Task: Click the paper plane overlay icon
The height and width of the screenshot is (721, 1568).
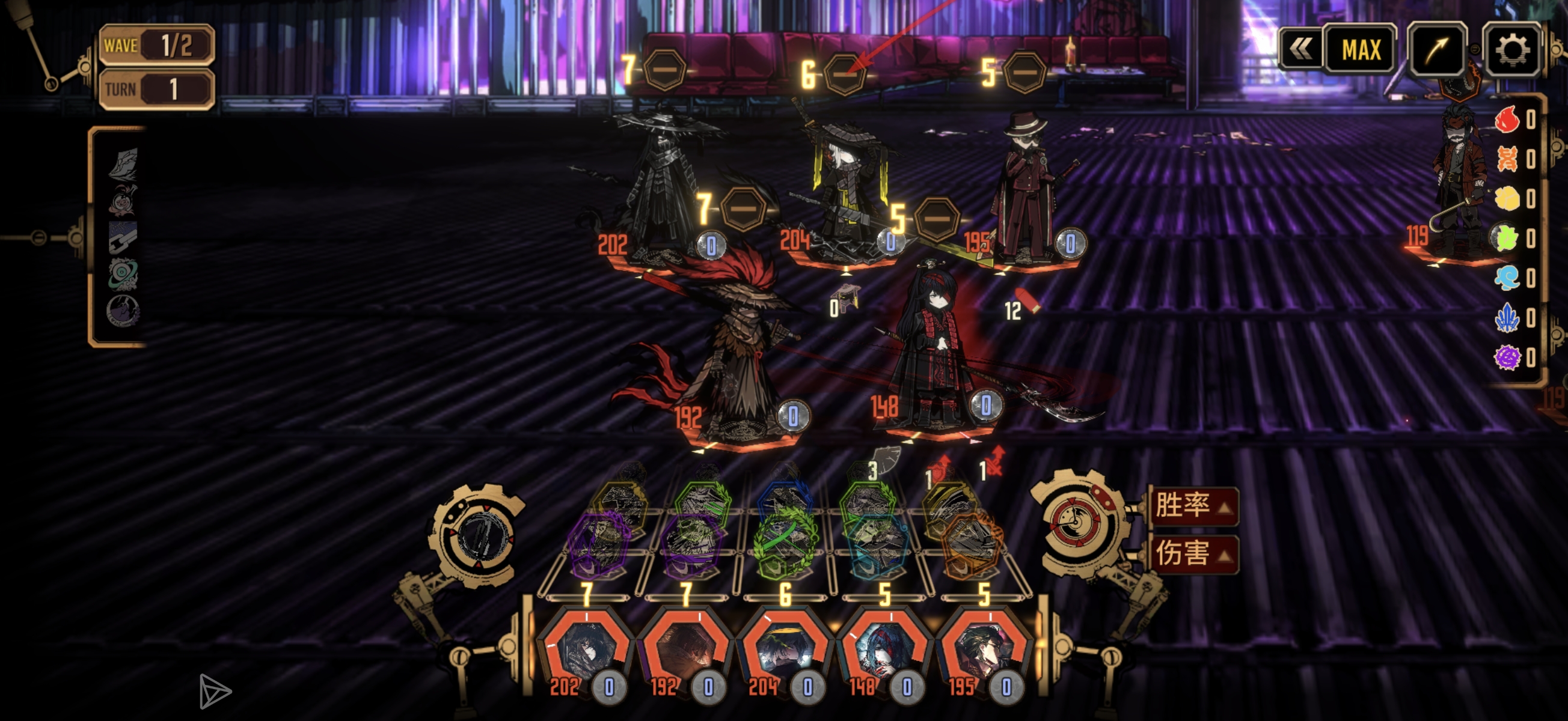Action: click(214, 691)
